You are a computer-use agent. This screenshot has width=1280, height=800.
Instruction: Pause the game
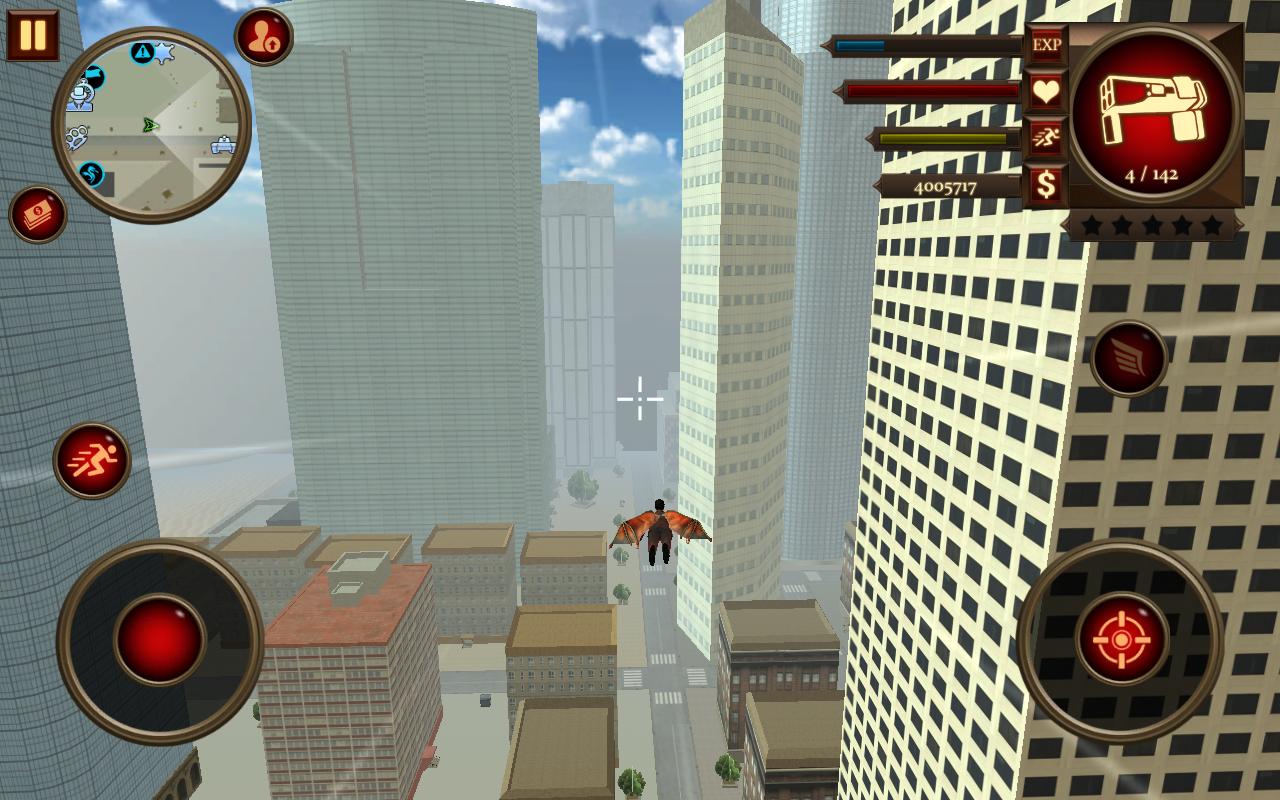tap(32, 35)
